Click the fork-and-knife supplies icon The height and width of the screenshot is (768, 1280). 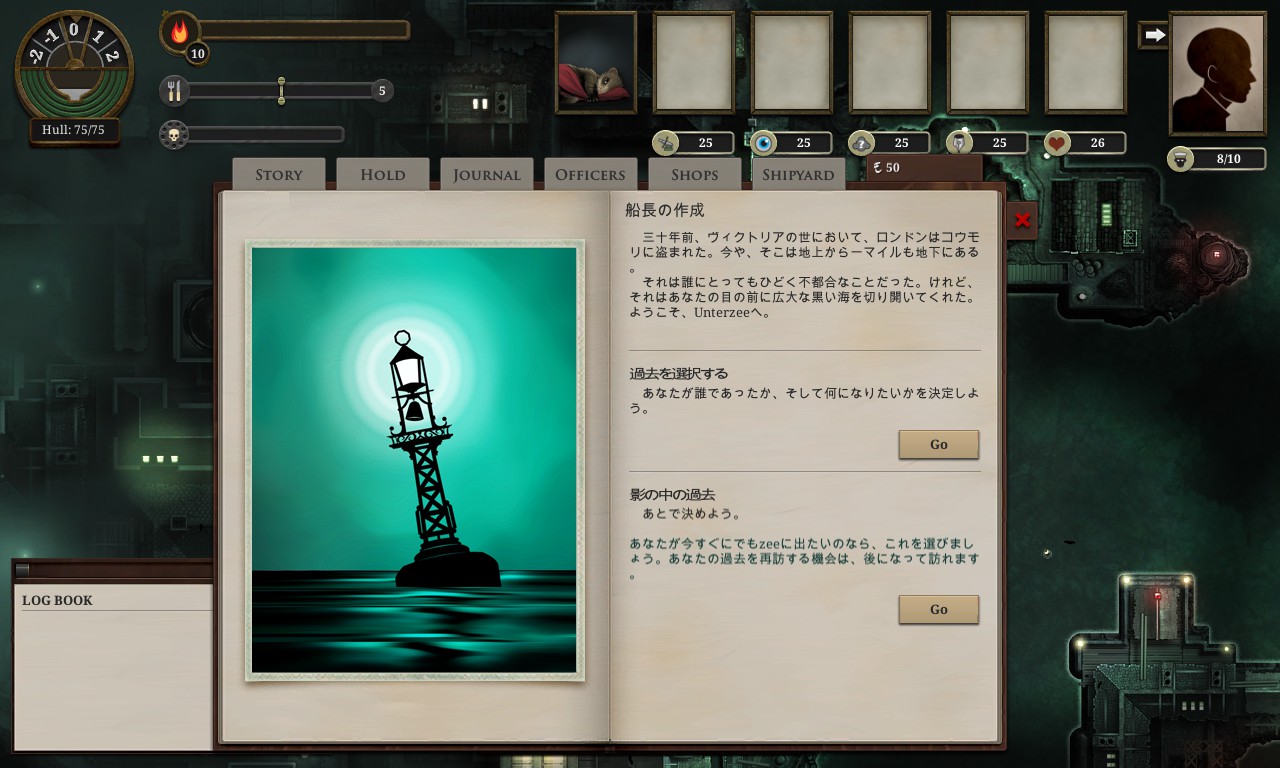point(175,90)
